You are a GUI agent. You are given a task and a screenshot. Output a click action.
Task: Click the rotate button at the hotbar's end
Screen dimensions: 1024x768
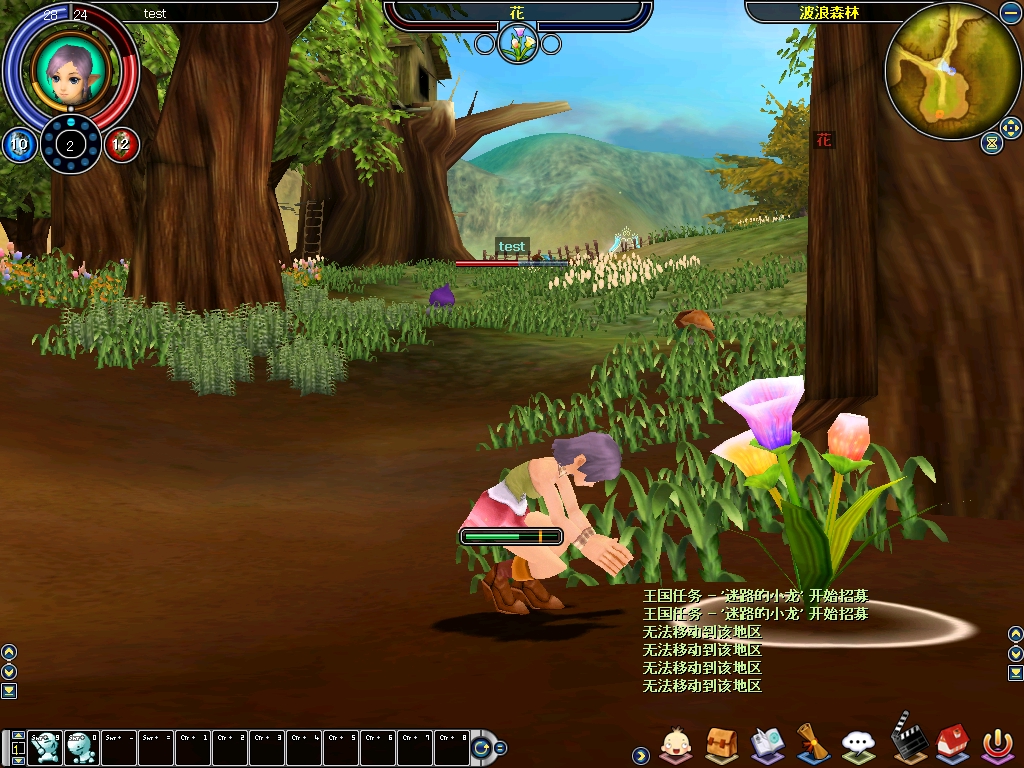482,747
